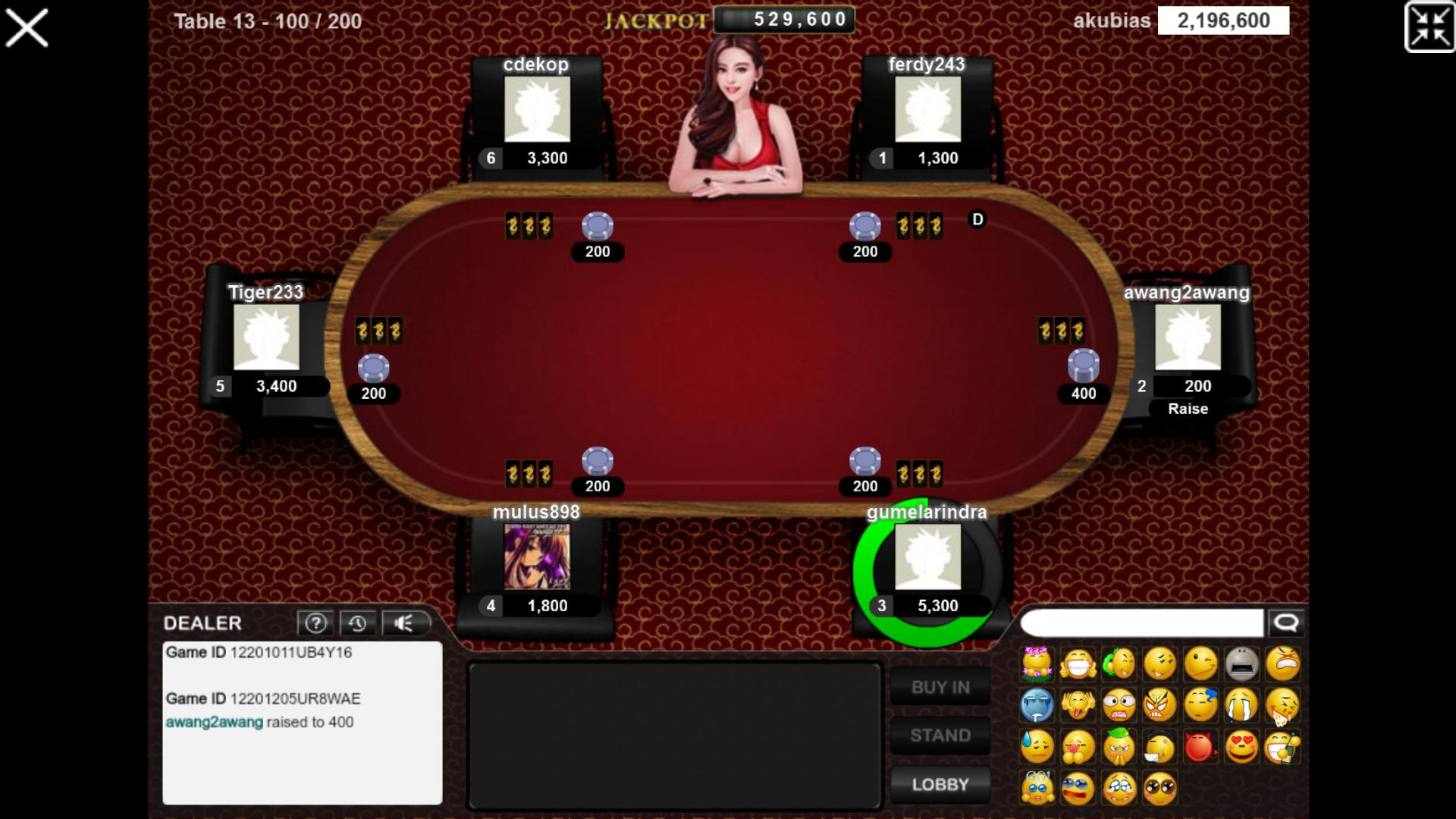Select the frozen blue-face emoji
Viewport: 1456px width, 819px height.
click(x=1037, y=705)
